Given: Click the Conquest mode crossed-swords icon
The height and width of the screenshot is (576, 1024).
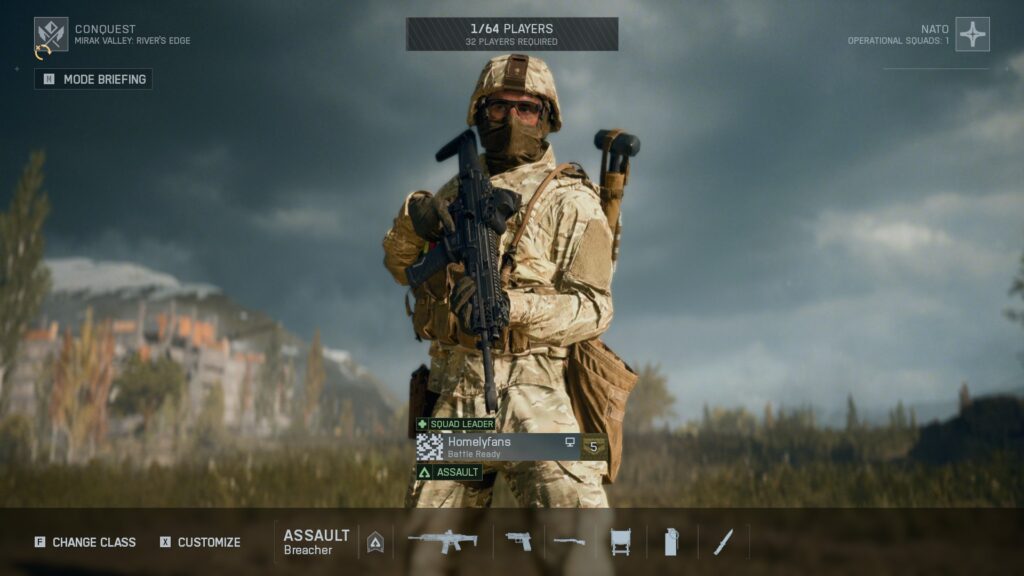Looking at the screenshot, I should click(x=51, y=35).
